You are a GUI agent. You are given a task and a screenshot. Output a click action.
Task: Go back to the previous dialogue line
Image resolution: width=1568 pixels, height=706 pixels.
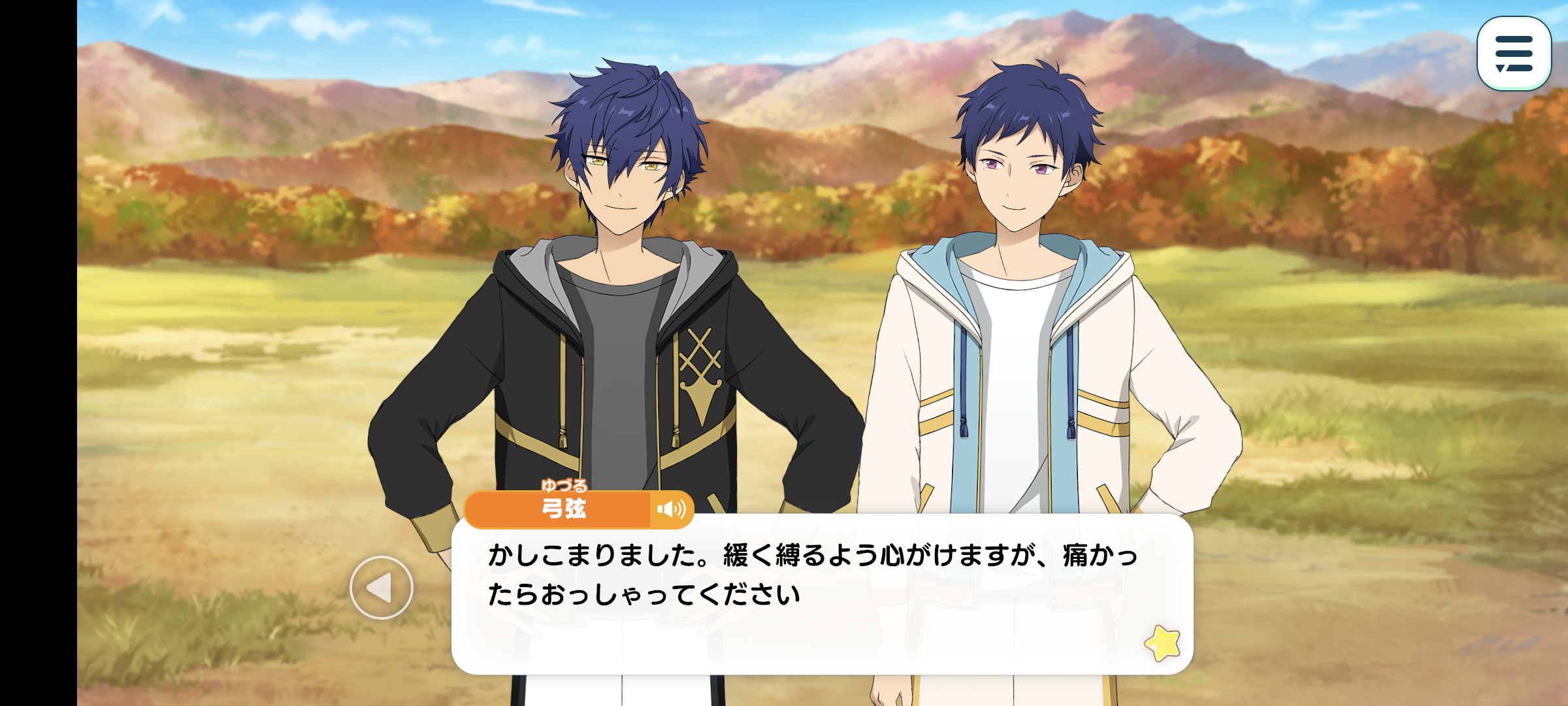click(381, 588)
